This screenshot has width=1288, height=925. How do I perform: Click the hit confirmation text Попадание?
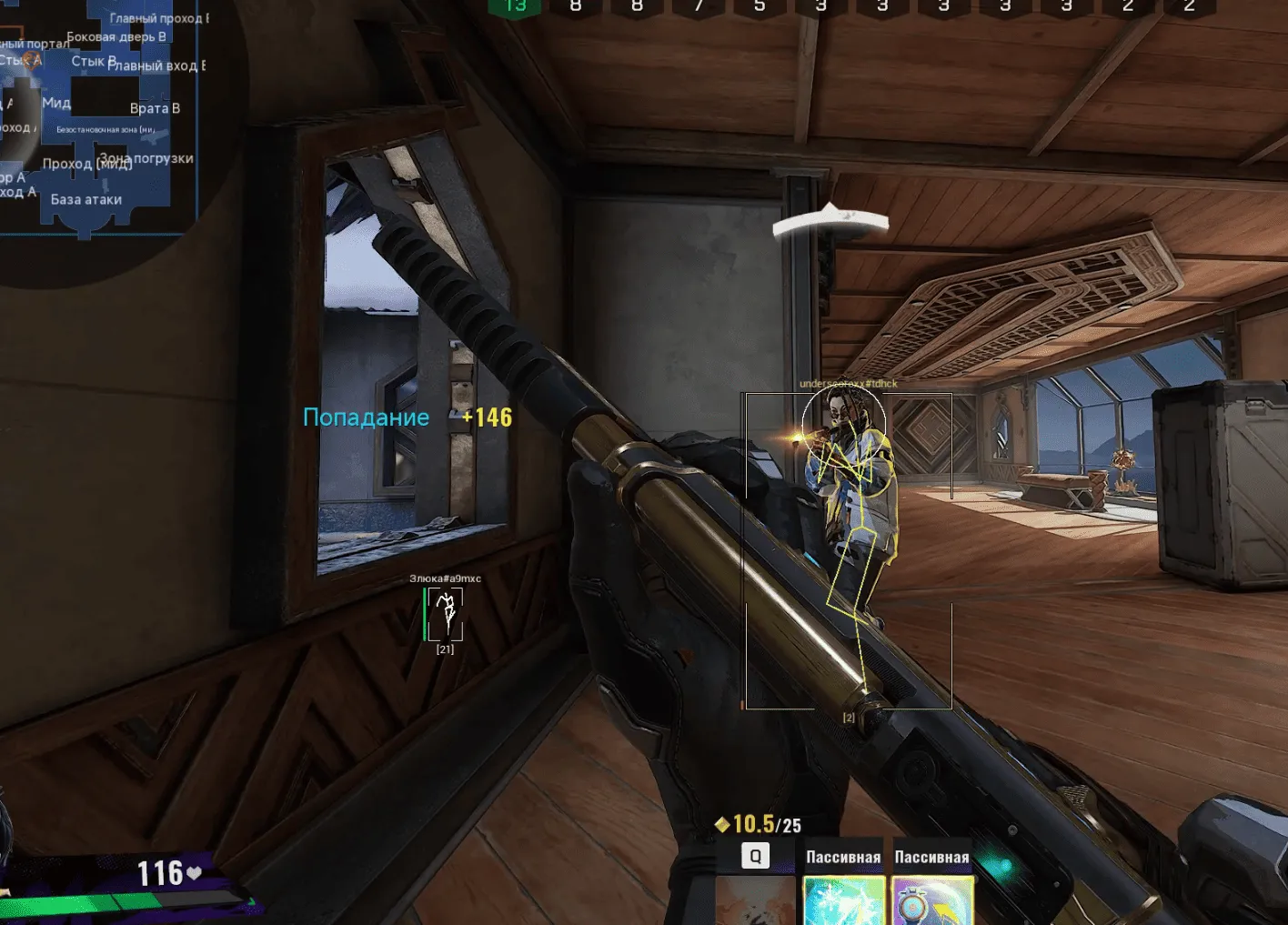point(366,417)
